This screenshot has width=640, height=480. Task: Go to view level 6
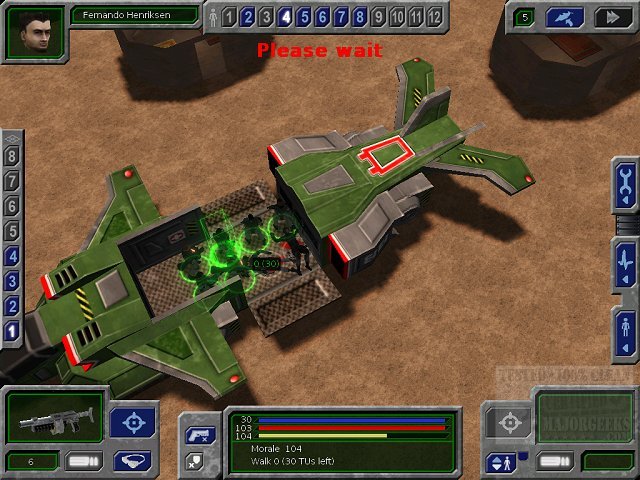[12, 206]
